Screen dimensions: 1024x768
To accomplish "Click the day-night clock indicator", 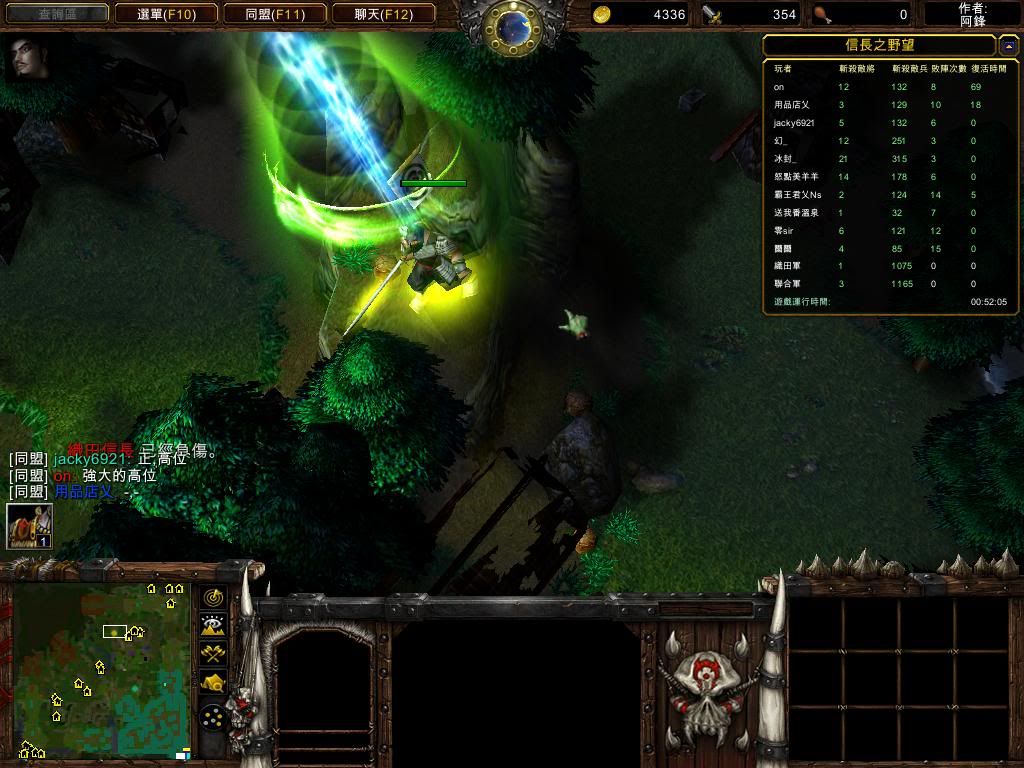I will pyautogui.click(x=512, y=26).
